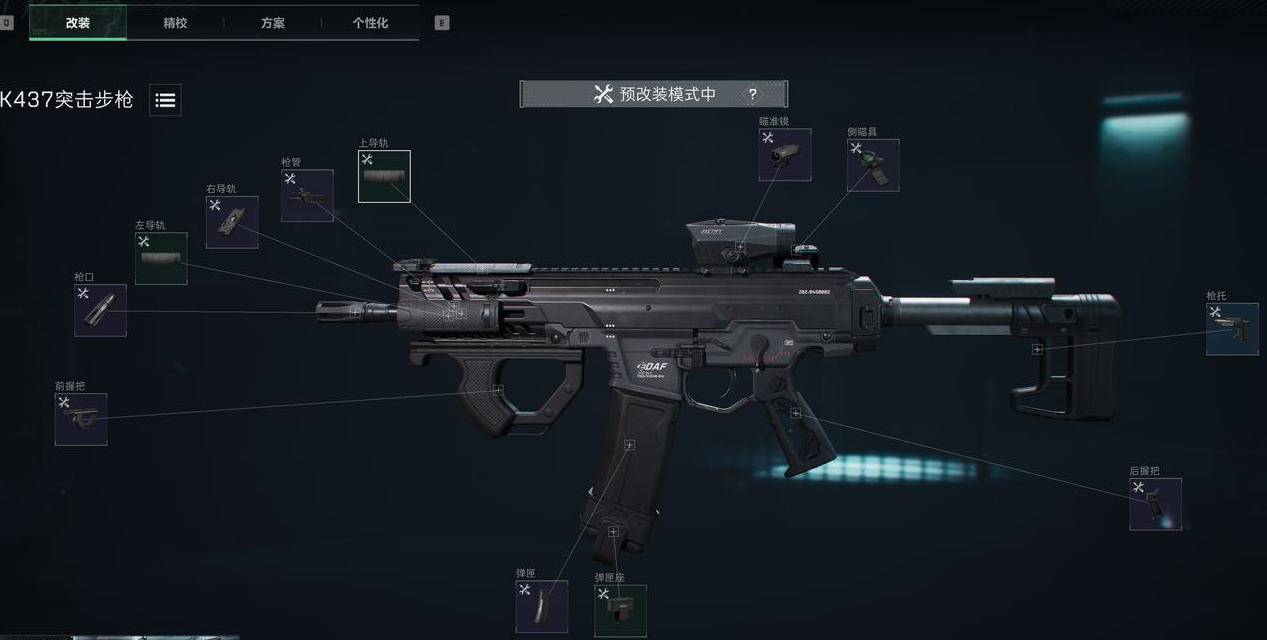Screen dimensions: 1267x640
Task: Choose the 侧瞄具 side sight slot
Action: 873,165
